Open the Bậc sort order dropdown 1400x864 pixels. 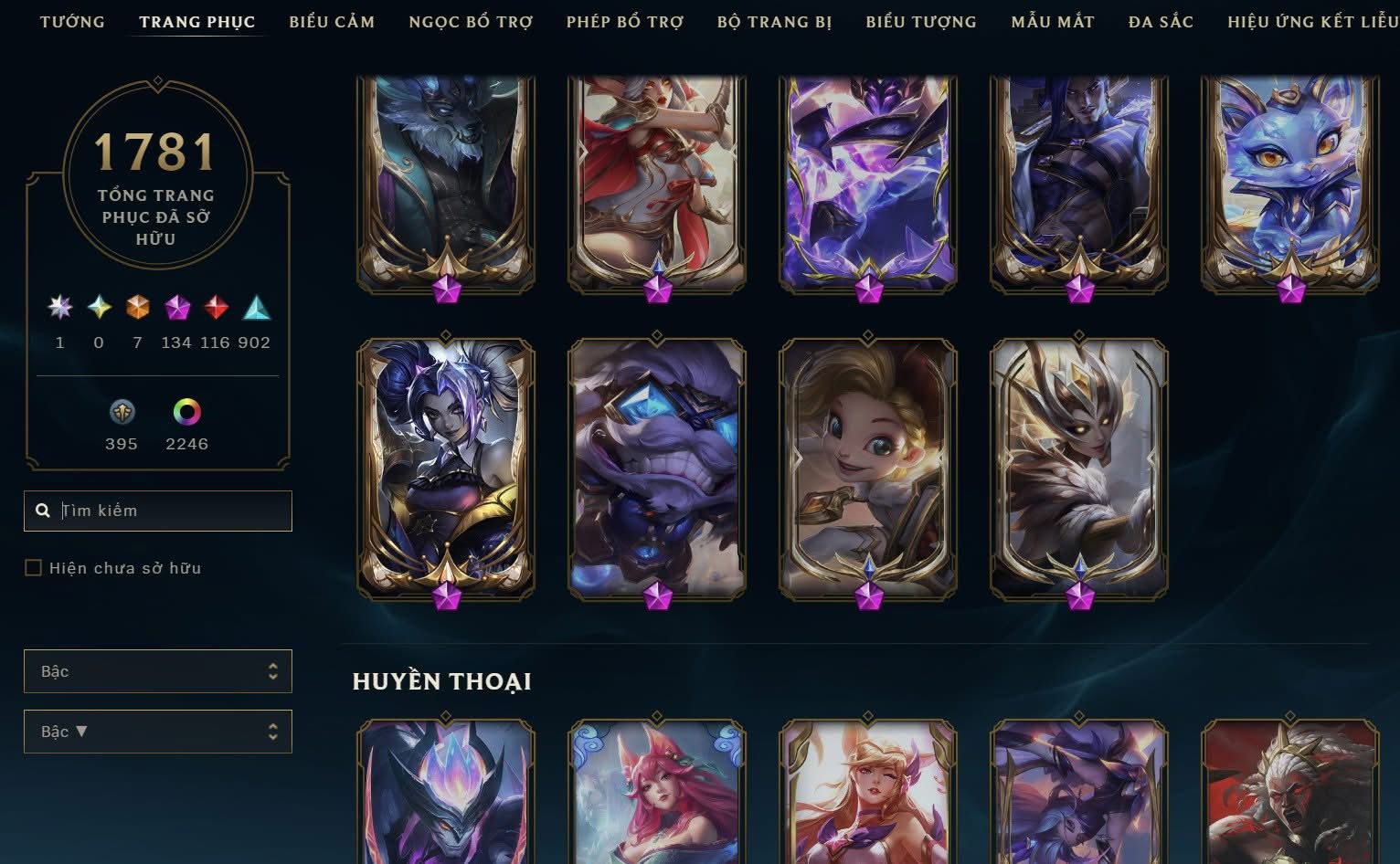pyautogui.click(x=157, y=731)
